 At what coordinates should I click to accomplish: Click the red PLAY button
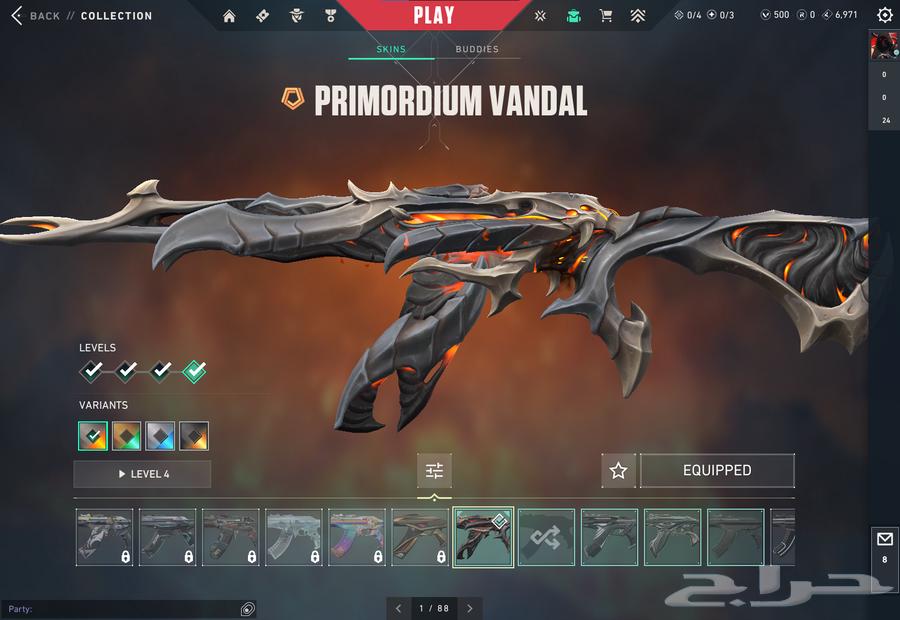pos(434,16)
